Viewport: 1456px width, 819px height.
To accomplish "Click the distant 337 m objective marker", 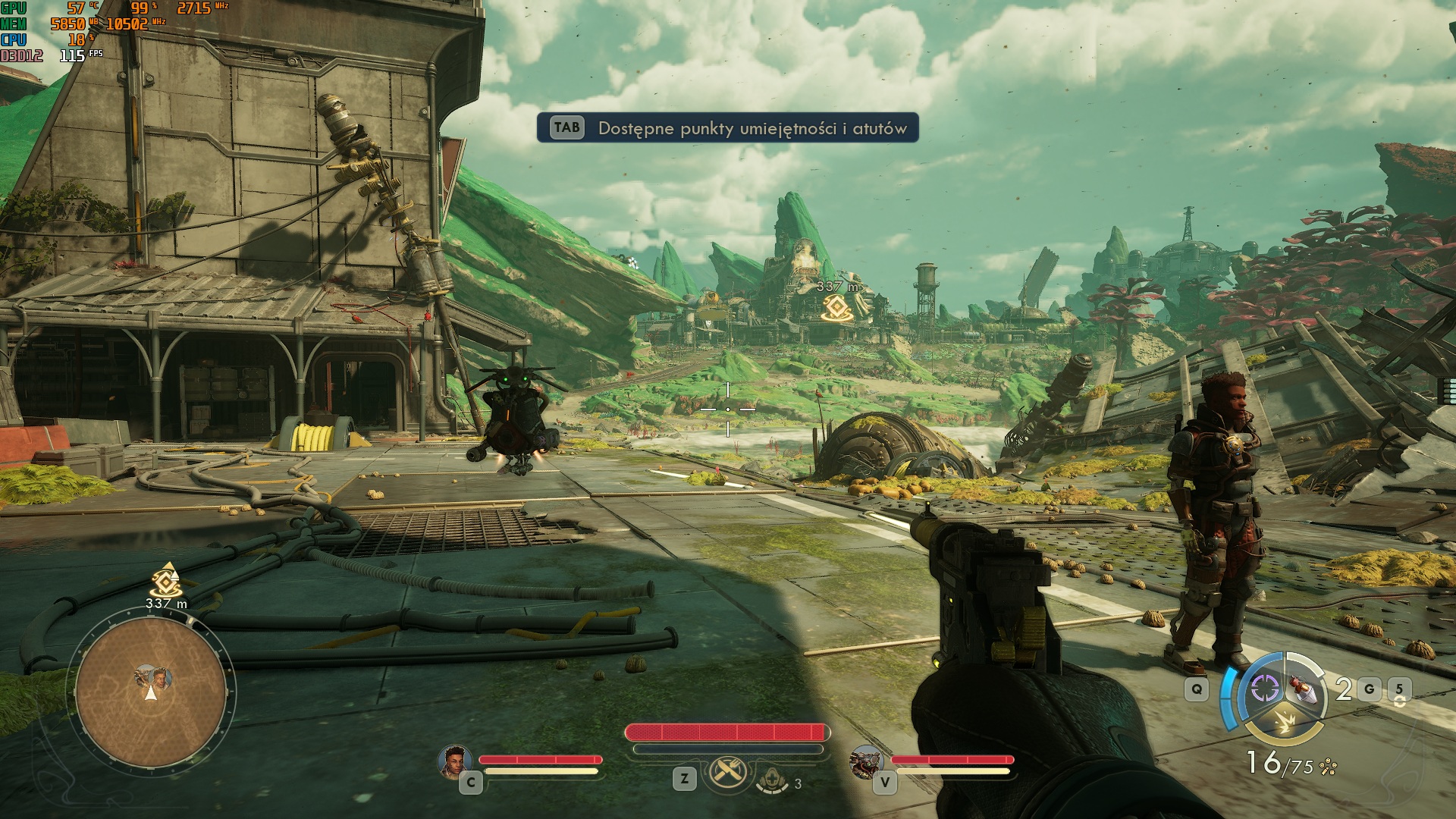I will coord(836,306).
